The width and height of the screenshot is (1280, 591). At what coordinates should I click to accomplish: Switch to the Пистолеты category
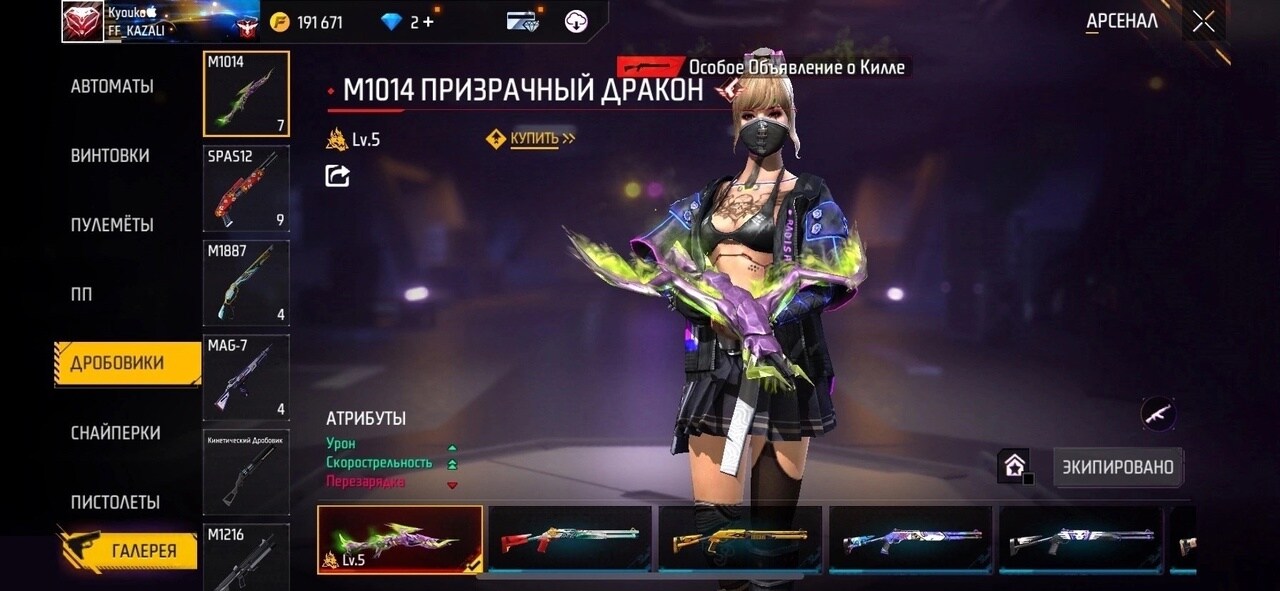[115, 502]
